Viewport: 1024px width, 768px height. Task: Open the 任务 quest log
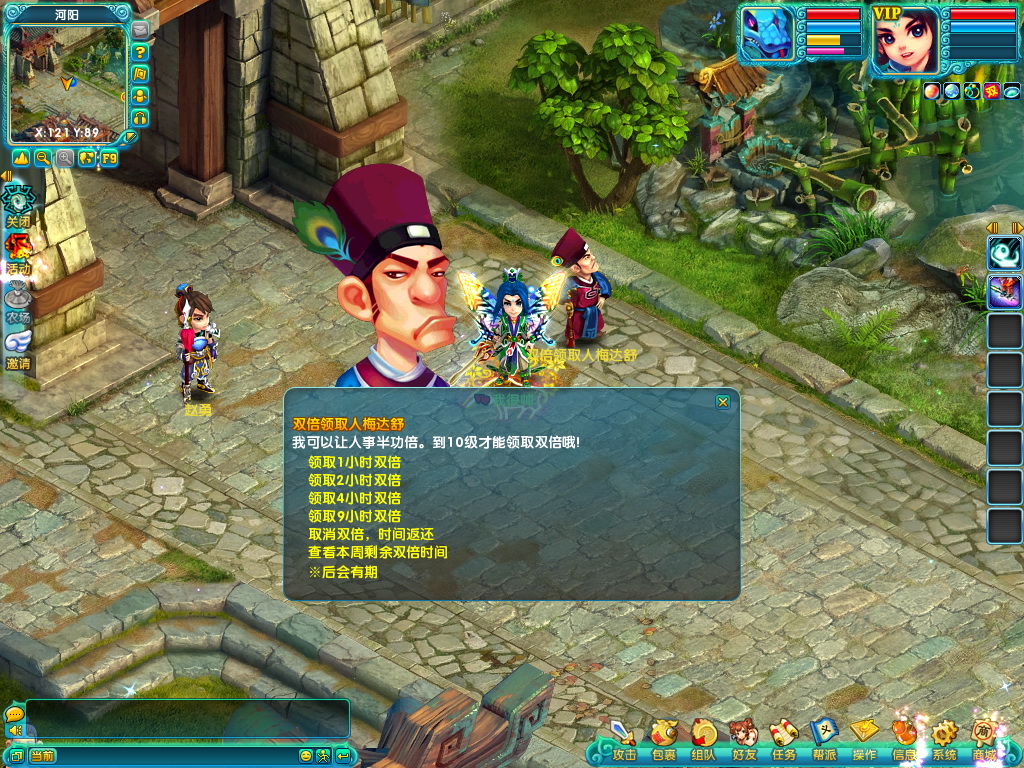pos(783,739)
